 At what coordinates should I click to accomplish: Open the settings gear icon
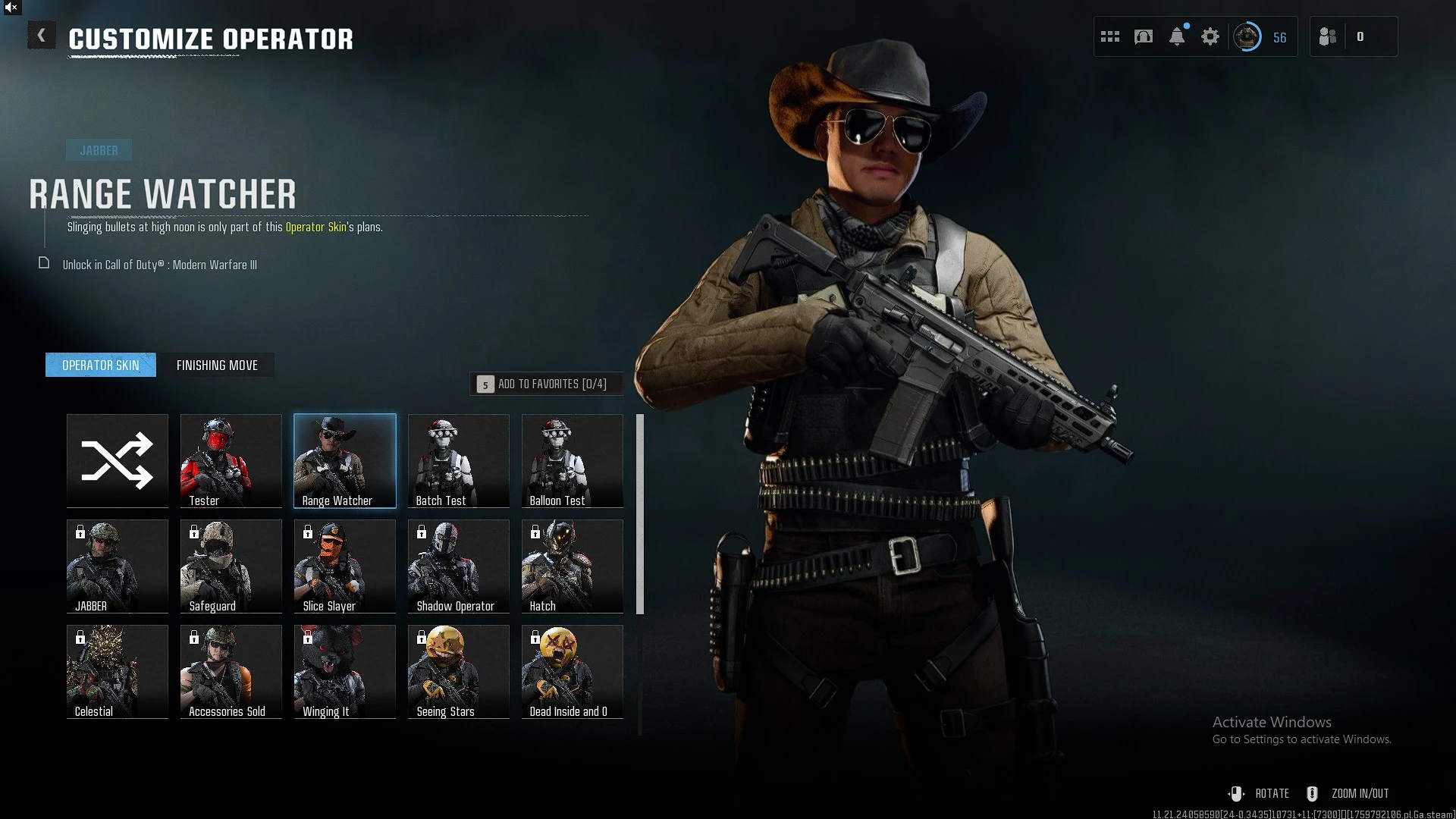1210,36
